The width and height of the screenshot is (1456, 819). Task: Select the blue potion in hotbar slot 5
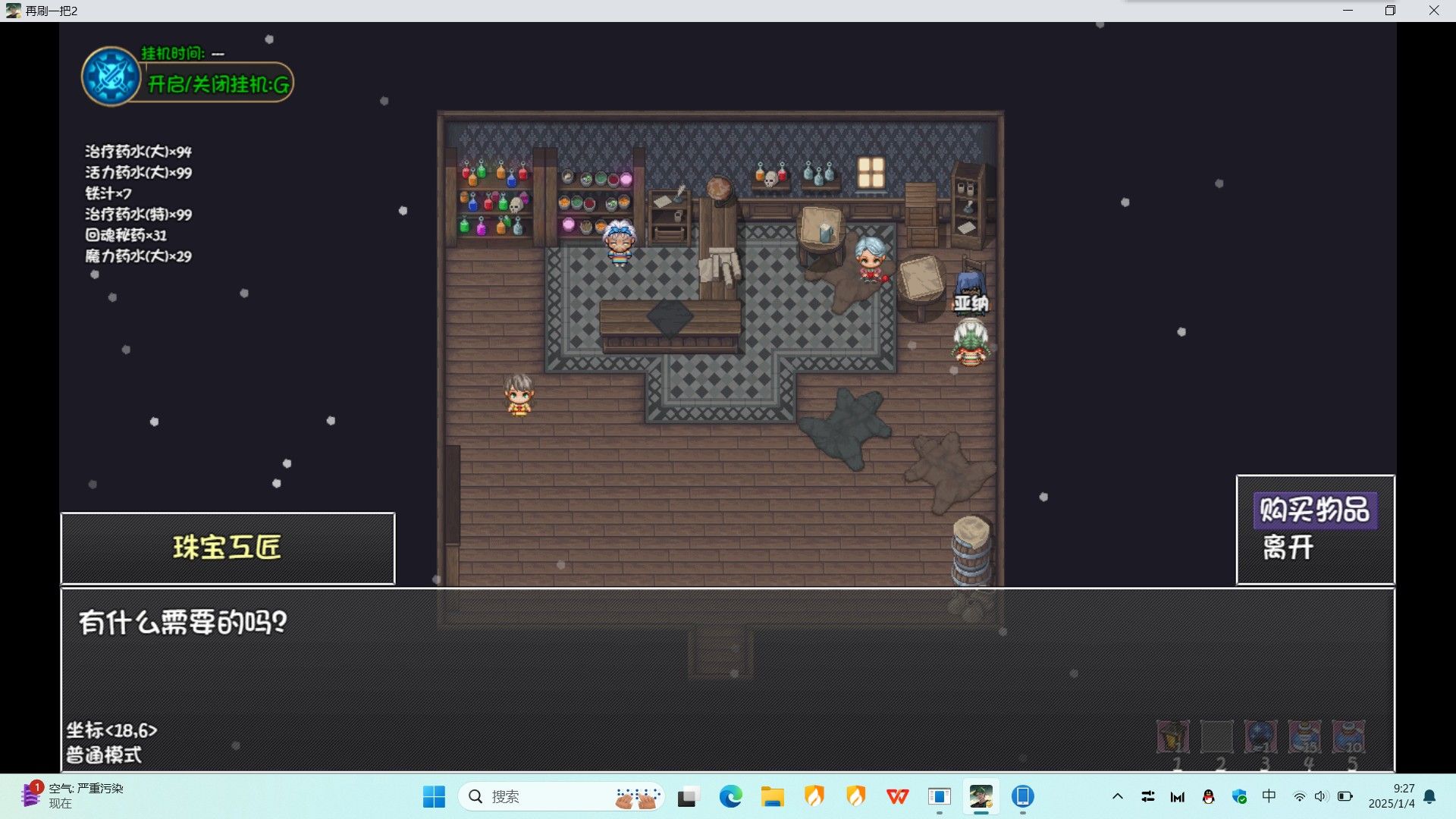click(x=1348, y=736)
